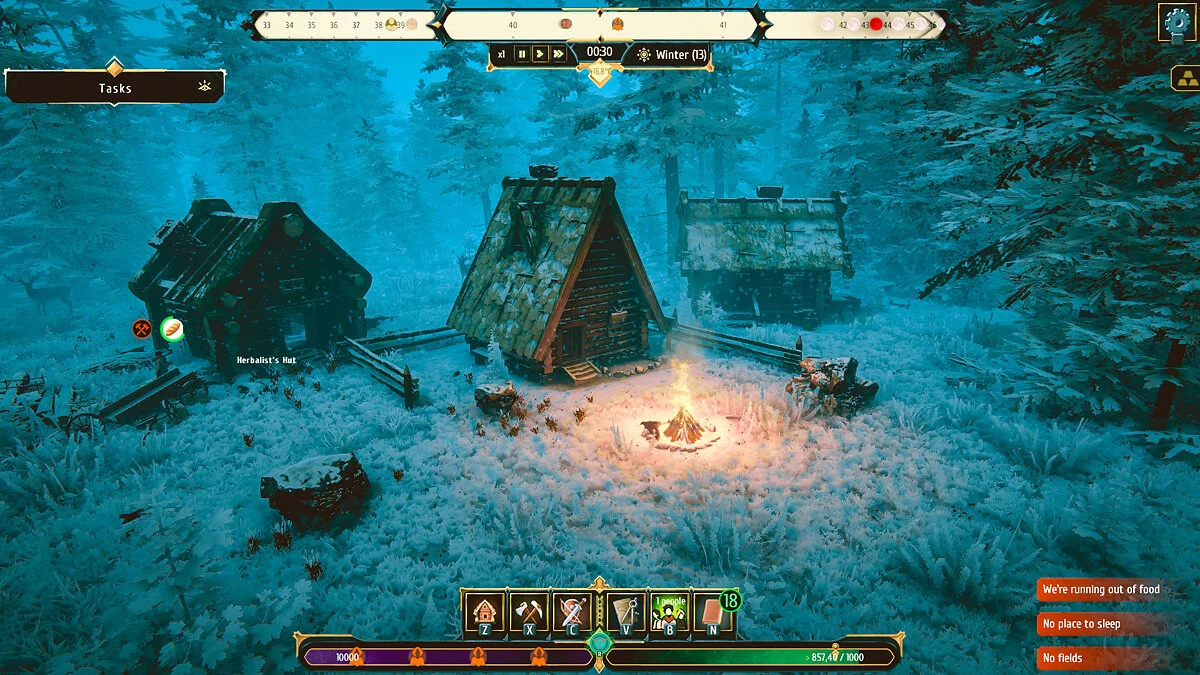Select the red event marker on timeline

click(876, 24)
